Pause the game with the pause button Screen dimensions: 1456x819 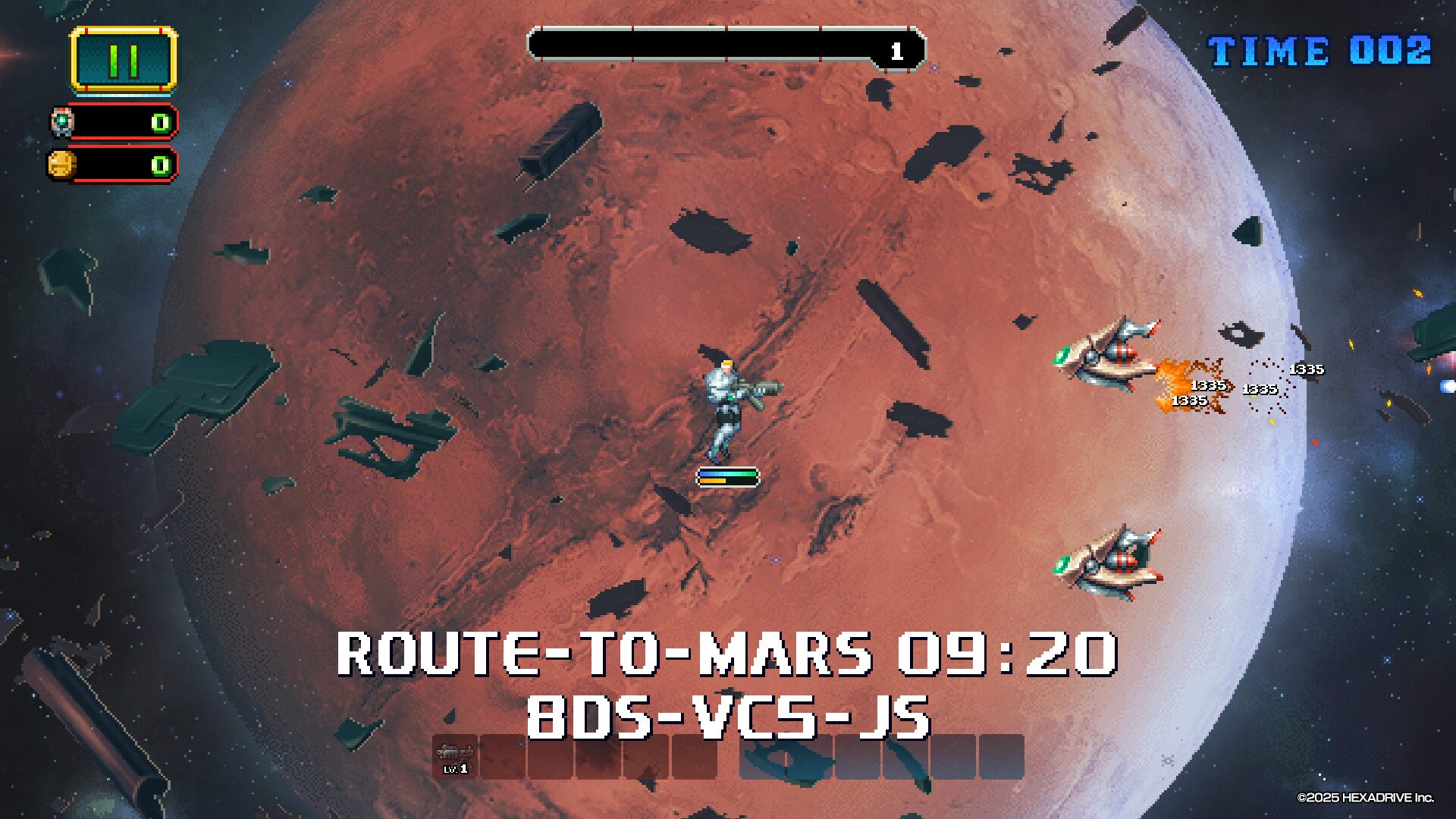tap(124, 60)
